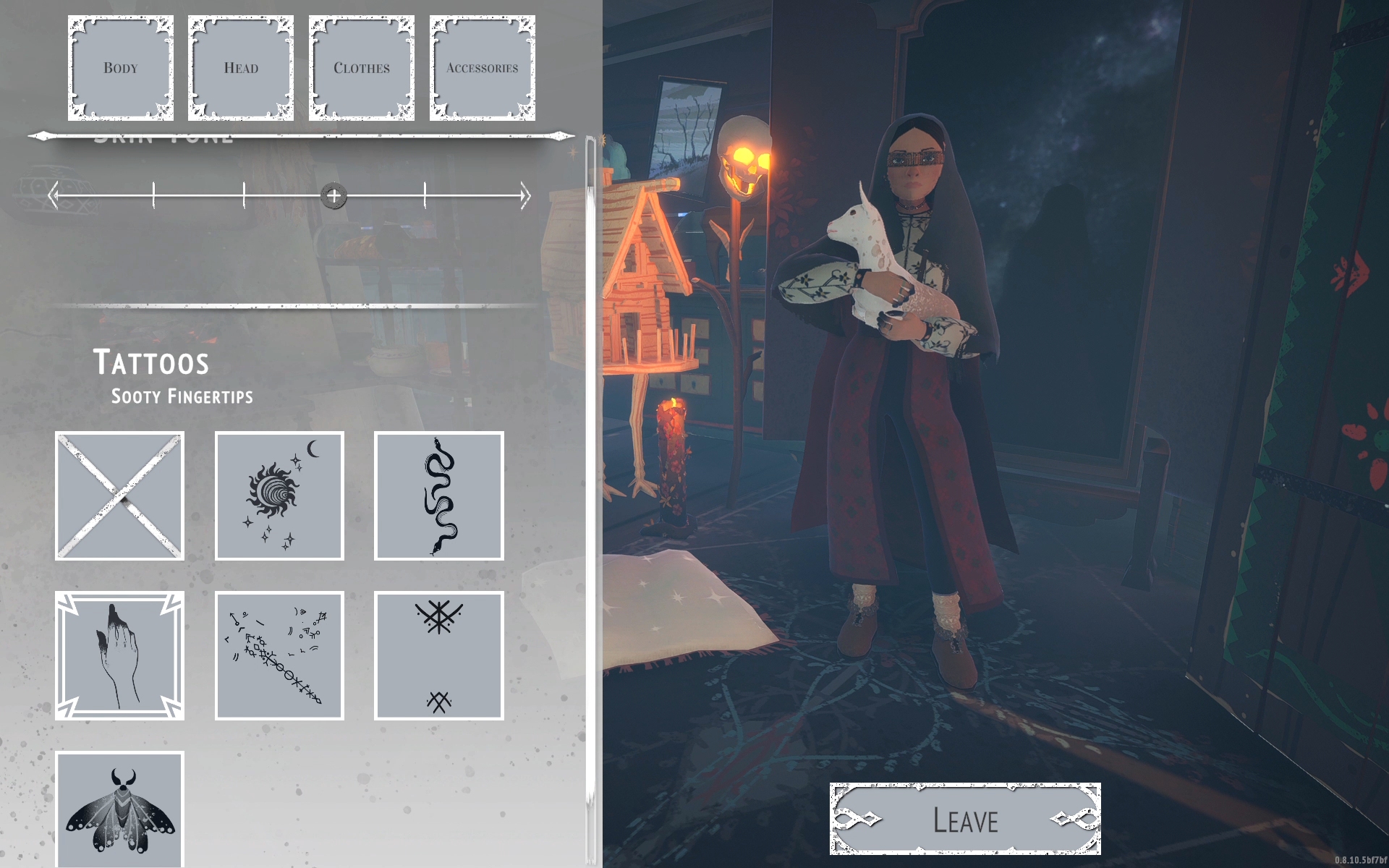
Task: Show the Accessories options
Action: click(x=482, y=68)
